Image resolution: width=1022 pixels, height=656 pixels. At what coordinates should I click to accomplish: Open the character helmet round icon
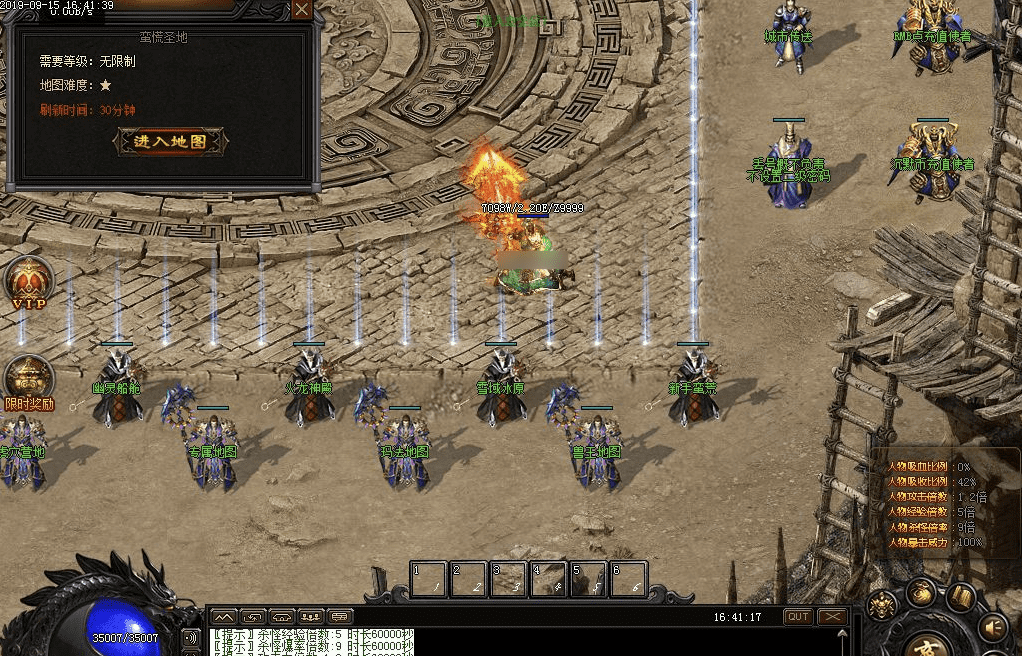tap(881, 605)
